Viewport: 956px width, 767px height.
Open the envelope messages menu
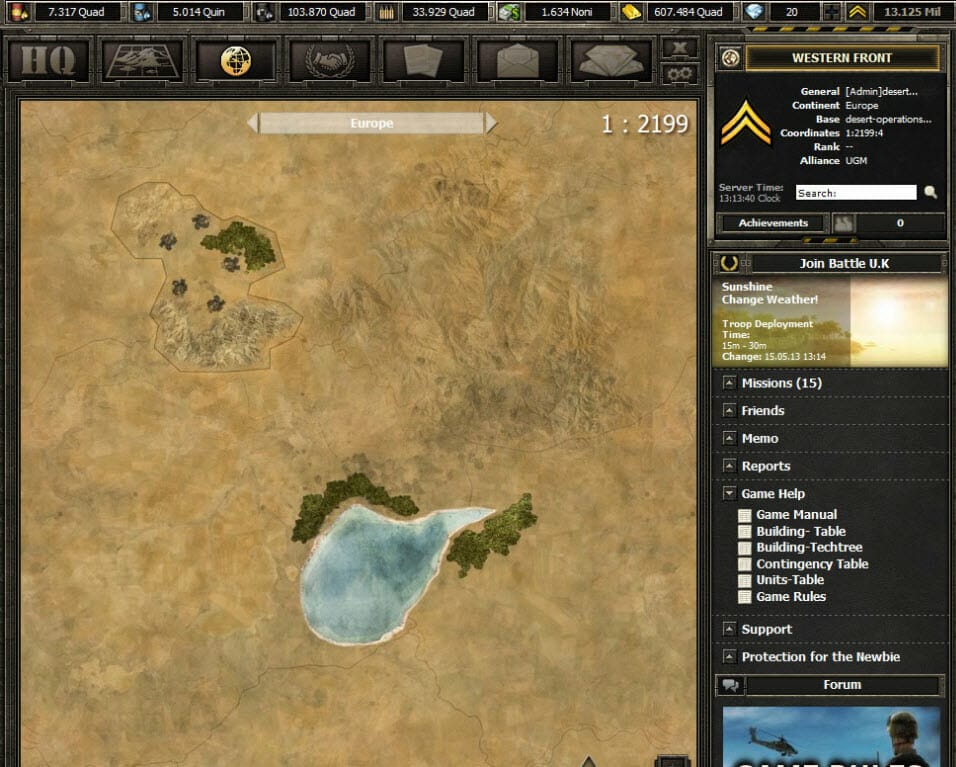516,61
